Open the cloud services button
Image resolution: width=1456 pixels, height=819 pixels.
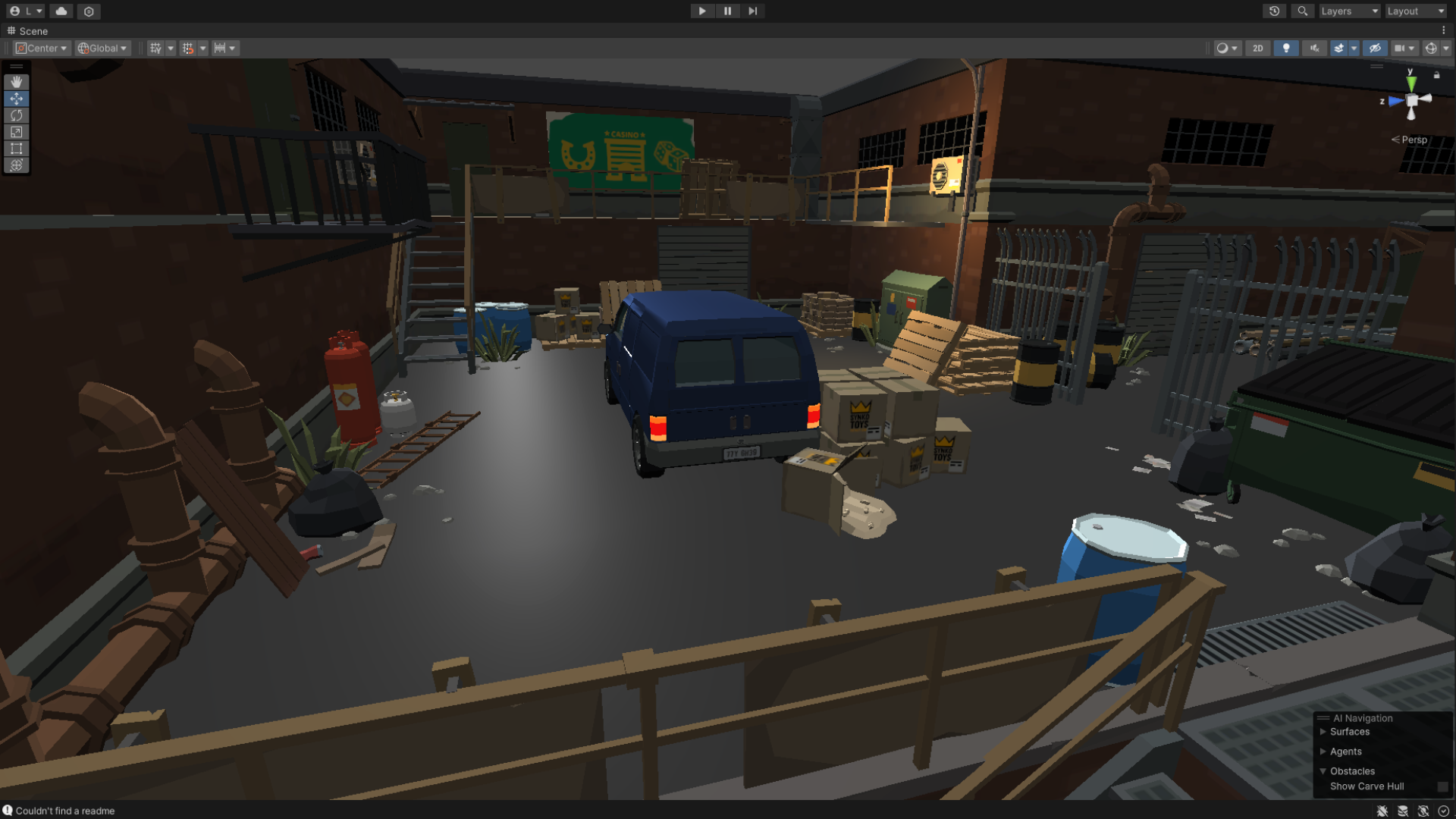point(61,11)
